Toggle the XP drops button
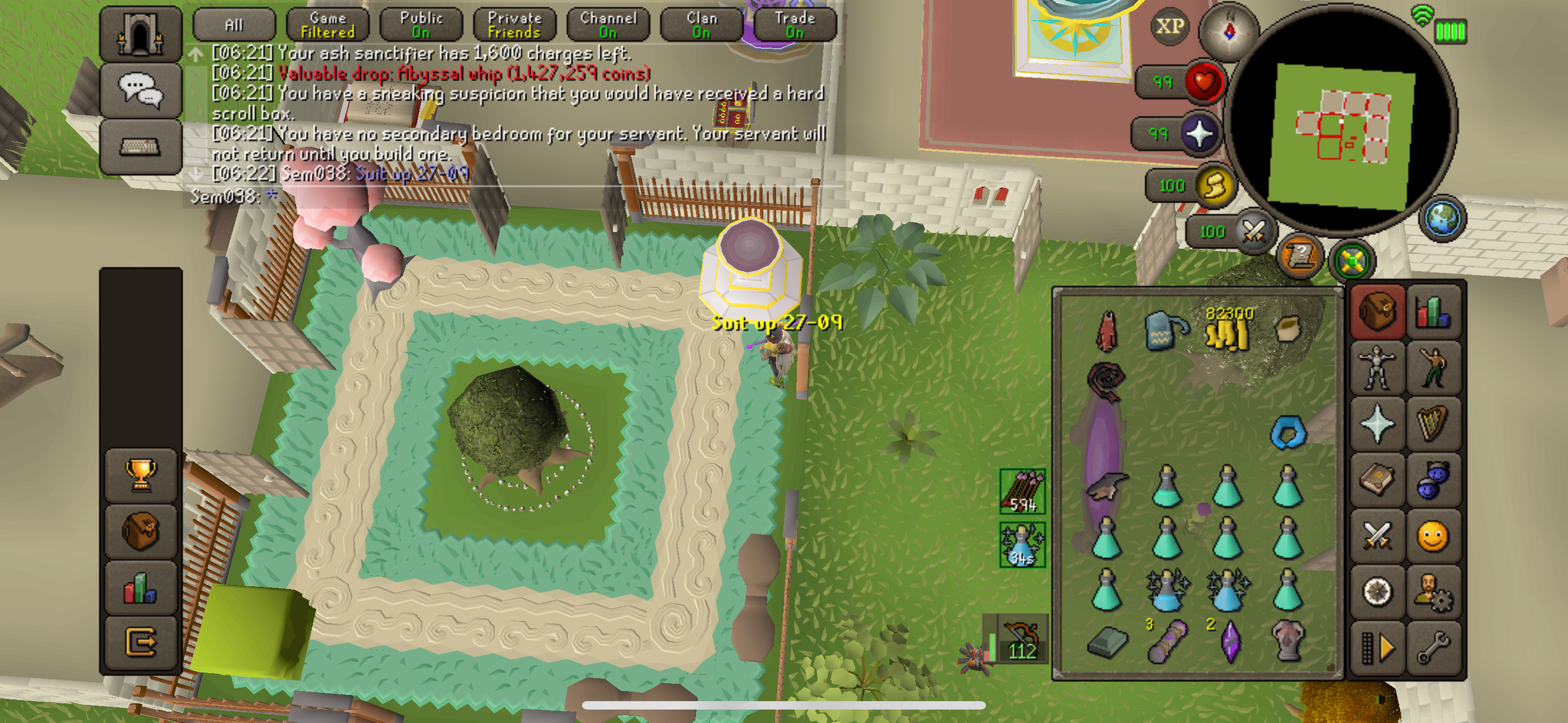1568x723 pixels. tap(1169, 27)
